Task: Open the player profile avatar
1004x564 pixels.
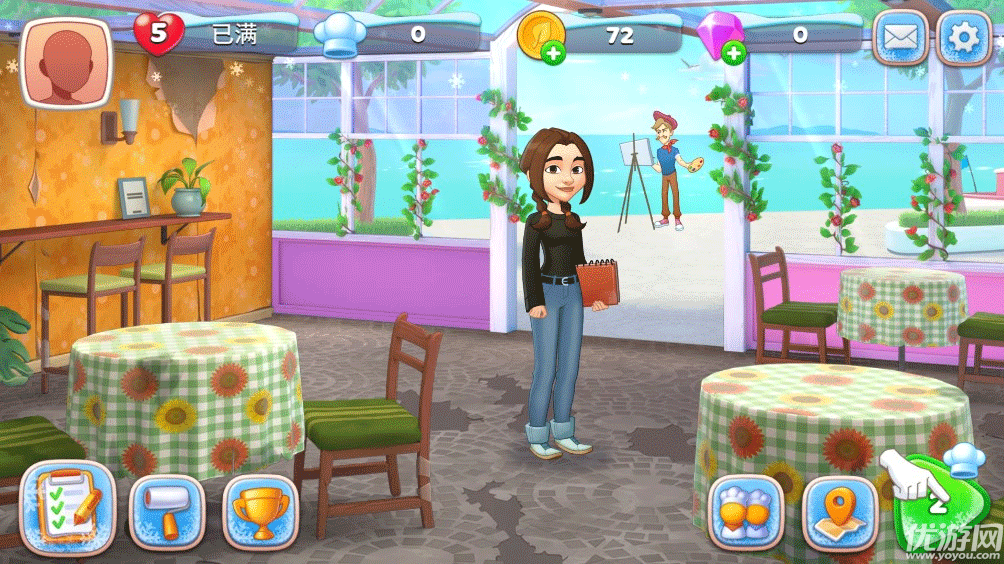Action: tap(66, 62)
